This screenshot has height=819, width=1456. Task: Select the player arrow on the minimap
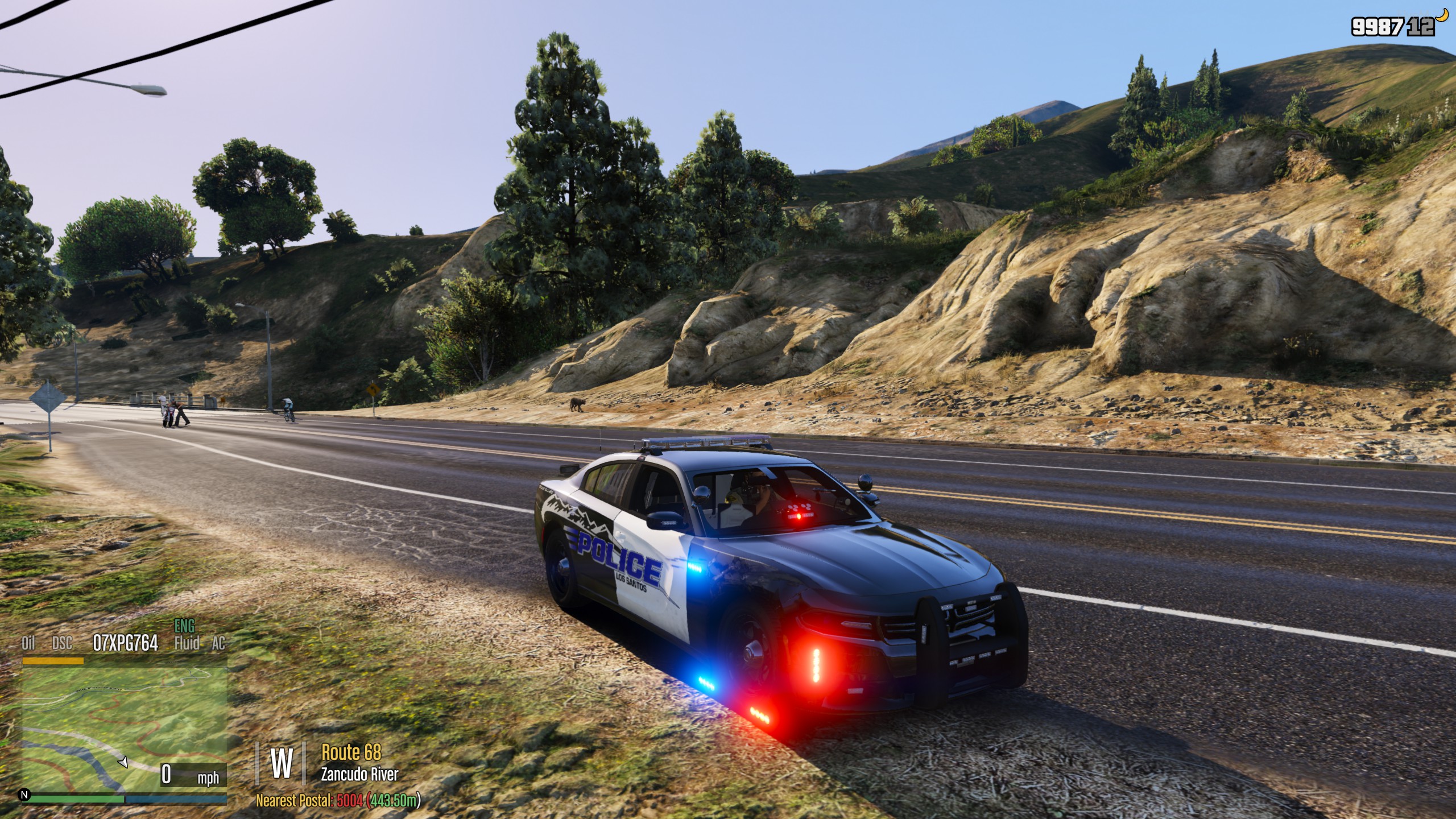coord(123,762)
